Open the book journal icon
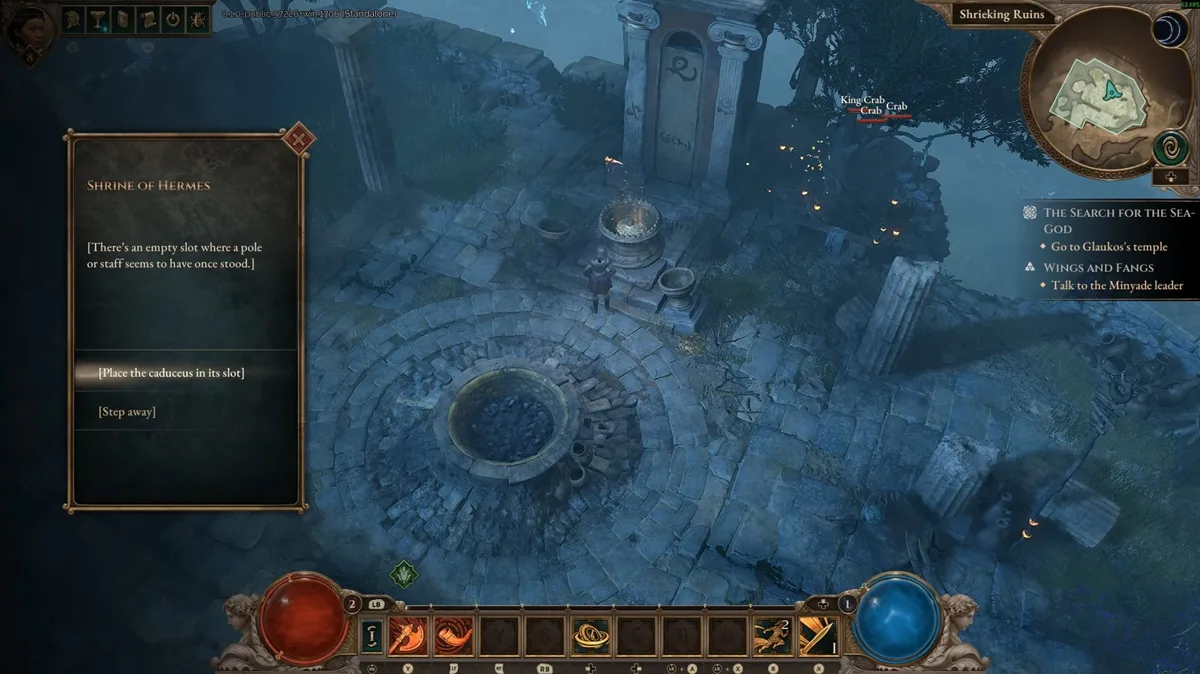Image resolution: width=1200 pixels, height=674 pixels. pos(122,19)
